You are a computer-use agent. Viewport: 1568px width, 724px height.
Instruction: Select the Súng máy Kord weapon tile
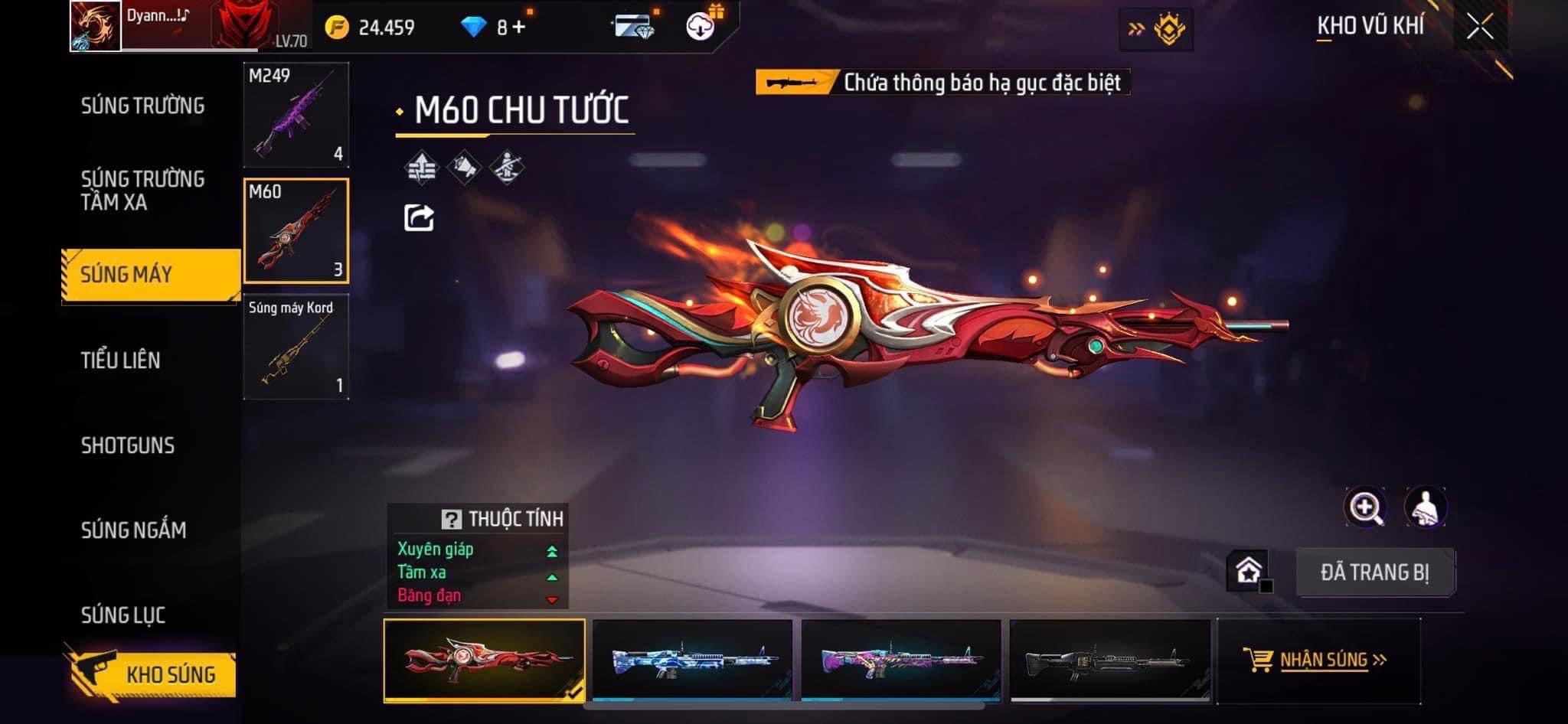tap(296, 347)
